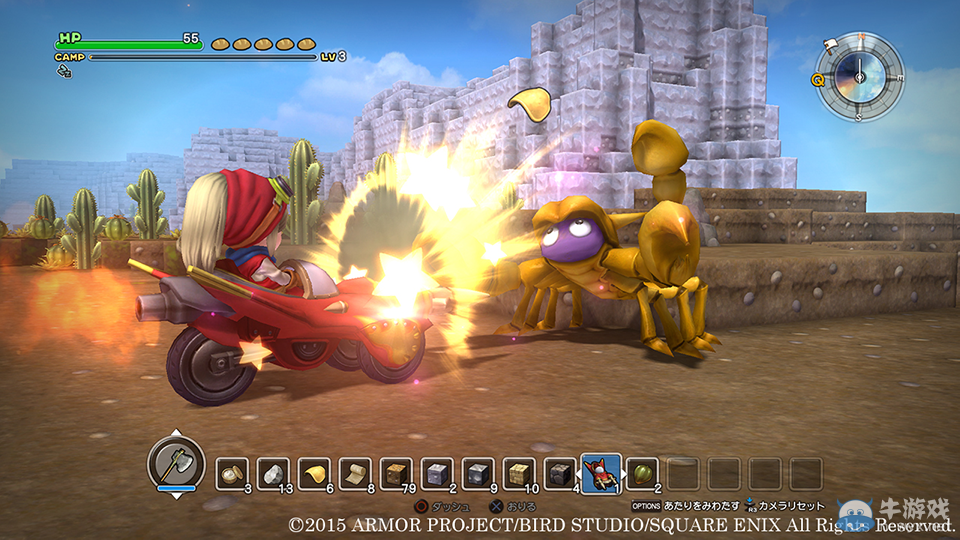Image resolution: width=960 pixels, height=540 pixels.
Task: Choose the sandstone brick block slot with 10
Action: coord(519,473)
